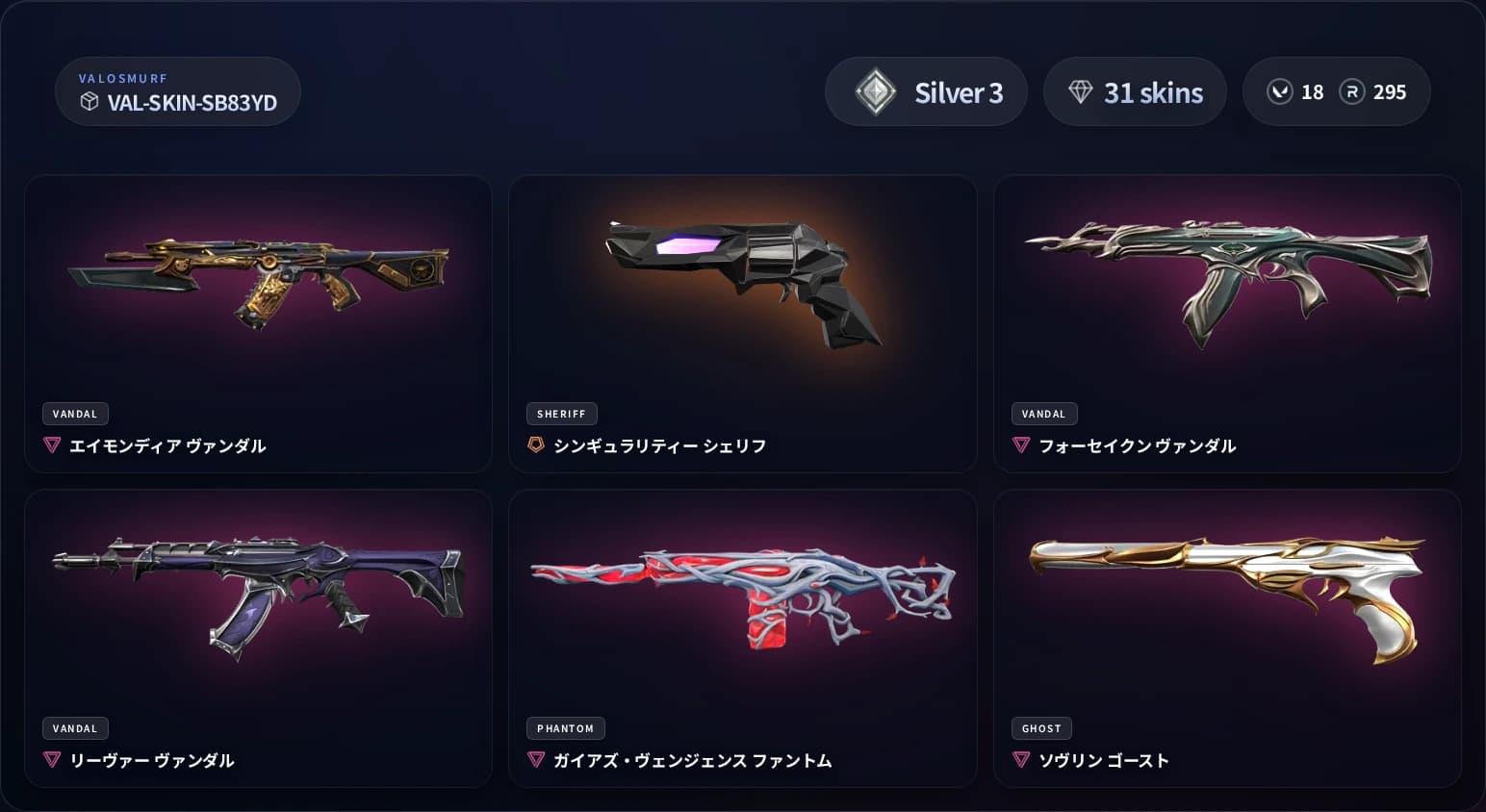Open the Sovereign Ghost weapon card
Screen dimensions: 1486x812
click(x=1227, y=596)
